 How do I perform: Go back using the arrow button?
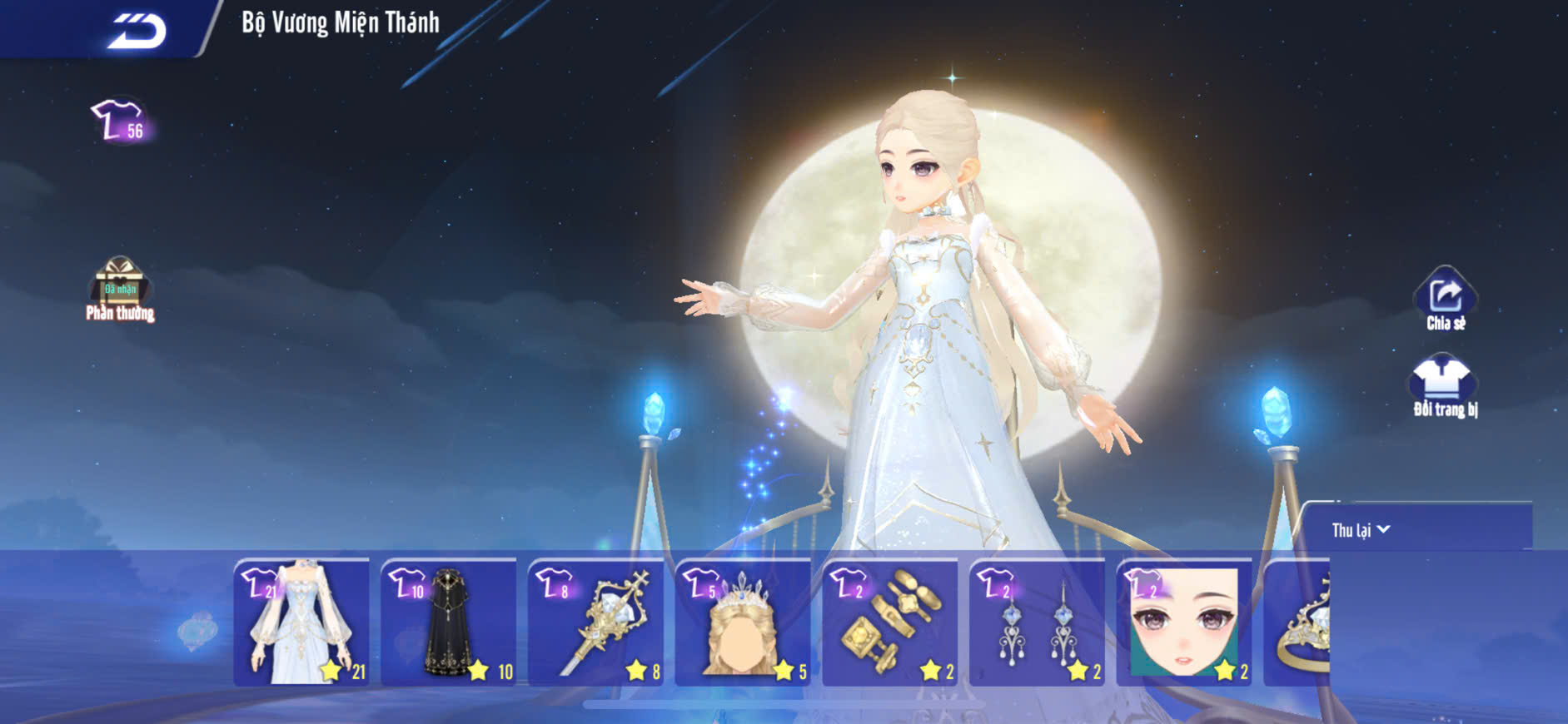pyautogui.click(x=136, y=31)
